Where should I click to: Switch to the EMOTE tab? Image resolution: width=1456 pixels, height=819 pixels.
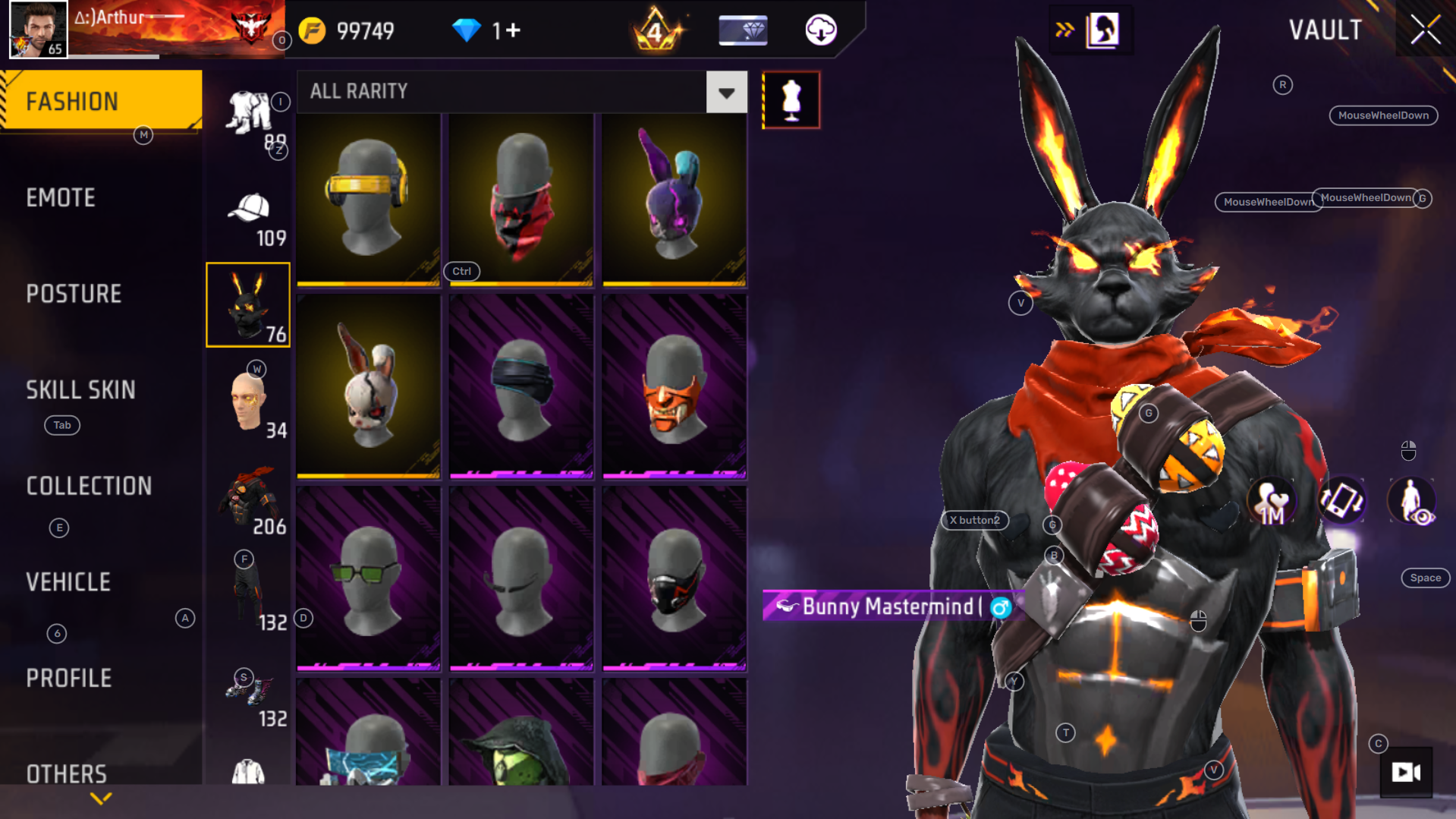pos(61,197)
